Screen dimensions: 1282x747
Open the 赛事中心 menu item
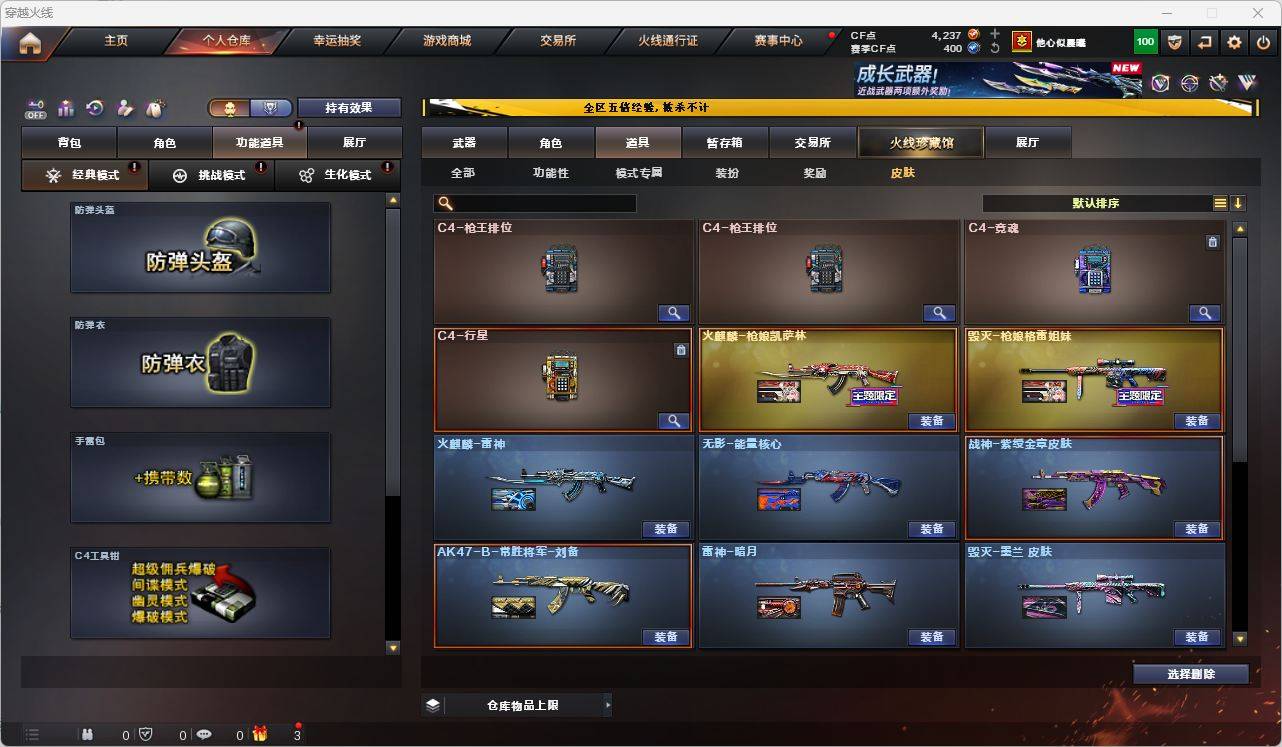tap(779, 41)
